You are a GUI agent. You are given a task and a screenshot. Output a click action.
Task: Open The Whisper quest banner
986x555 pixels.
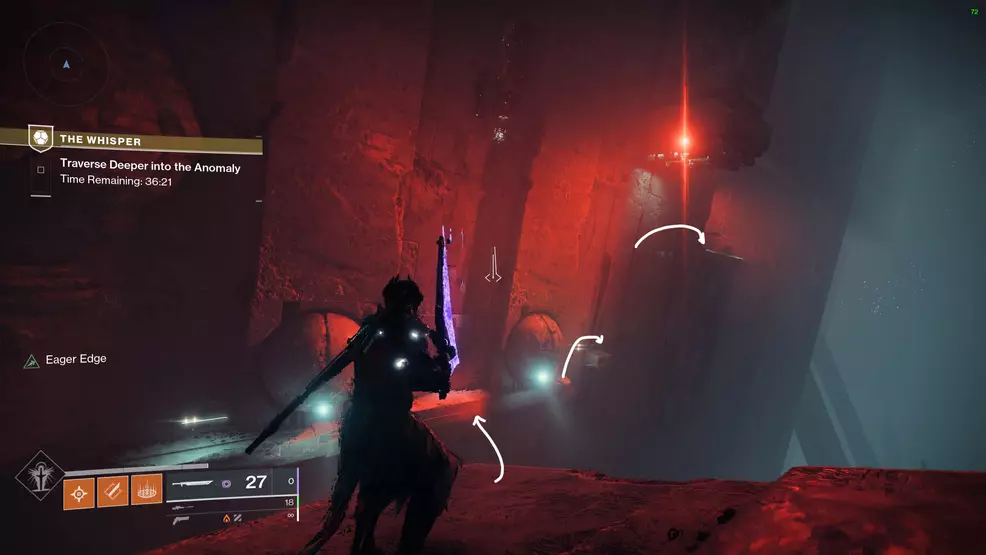click(x=130, y=140)
